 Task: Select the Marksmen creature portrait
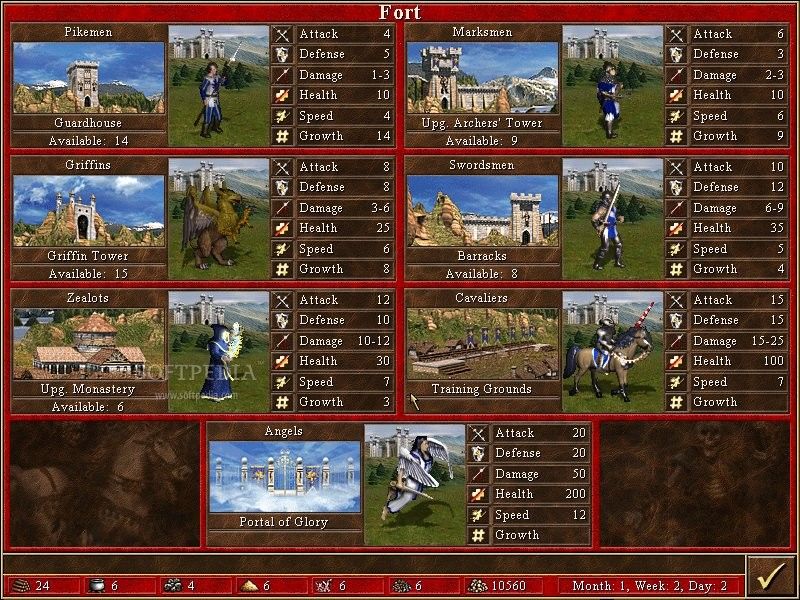click(612, 86)
